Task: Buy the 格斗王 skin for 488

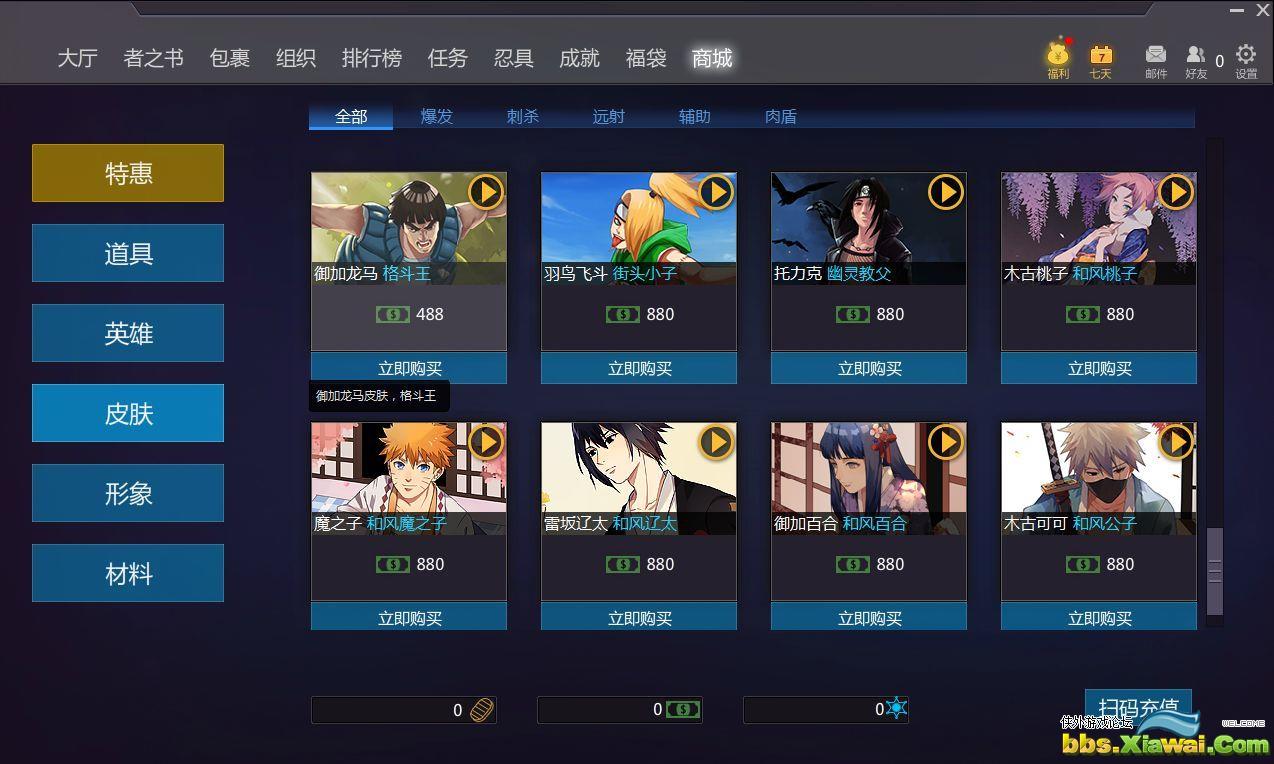Action: [x=409, y=368]
